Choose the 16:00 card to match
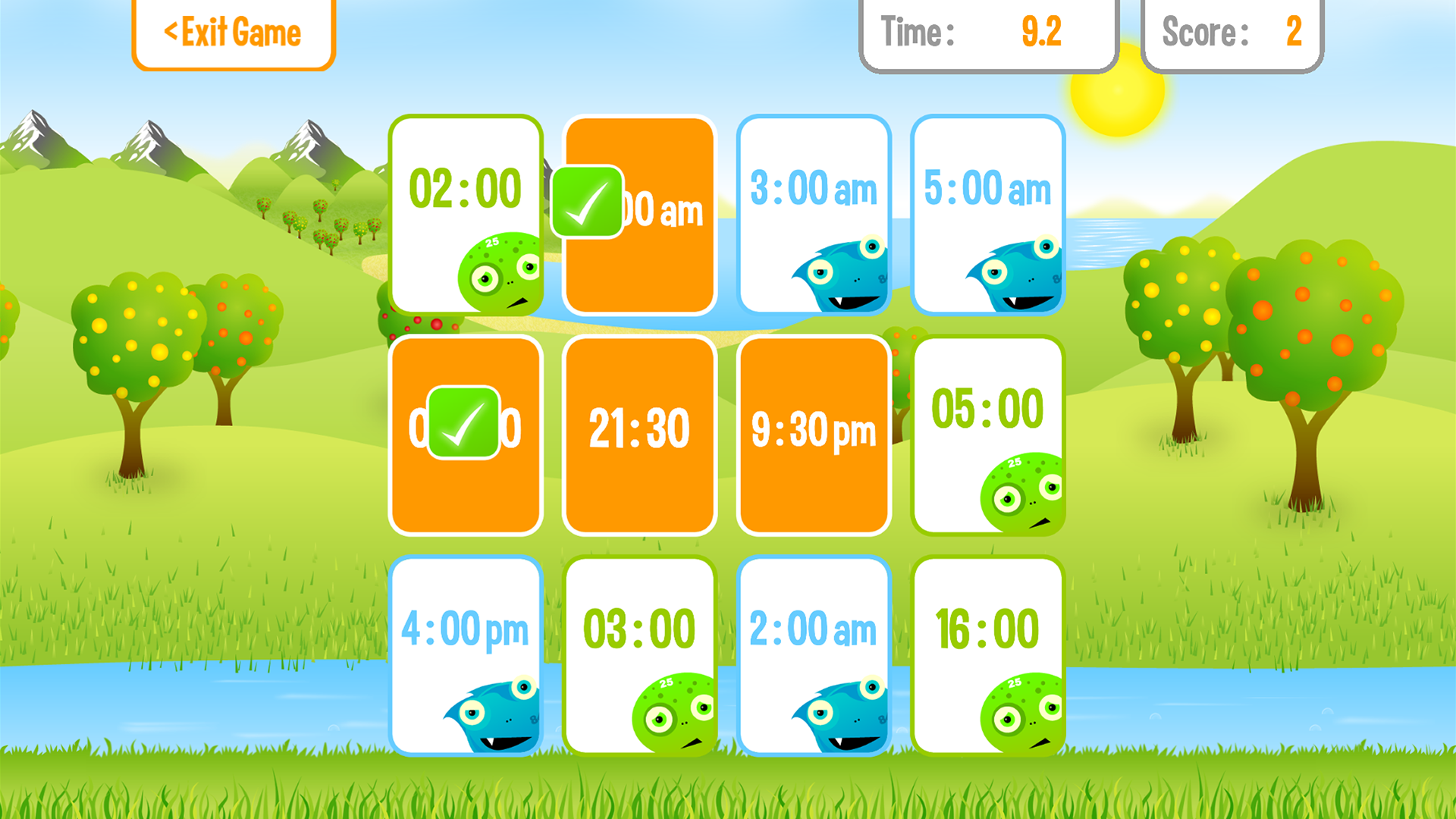This screenshot has height=819, width=1456. [988, 628]
